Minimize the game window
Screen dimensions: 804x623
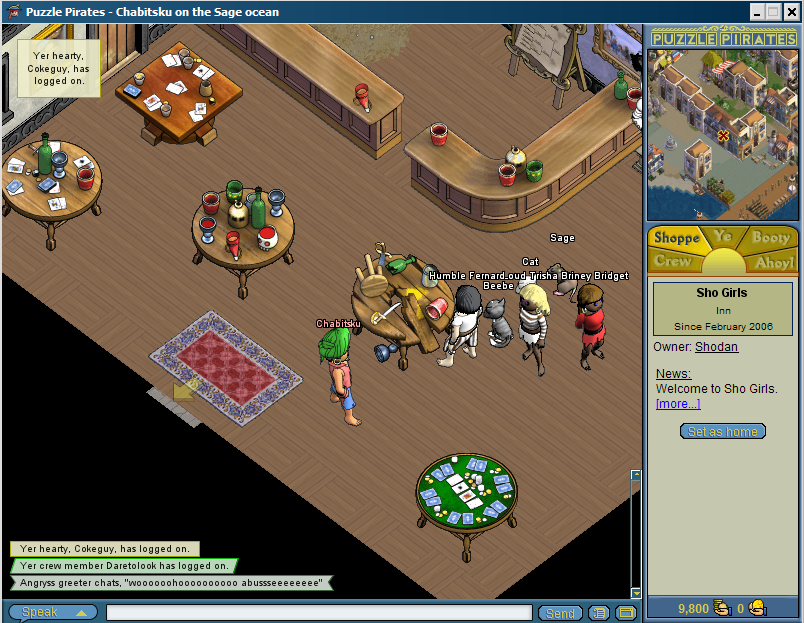pyautogui.click(x=759, y=11)
